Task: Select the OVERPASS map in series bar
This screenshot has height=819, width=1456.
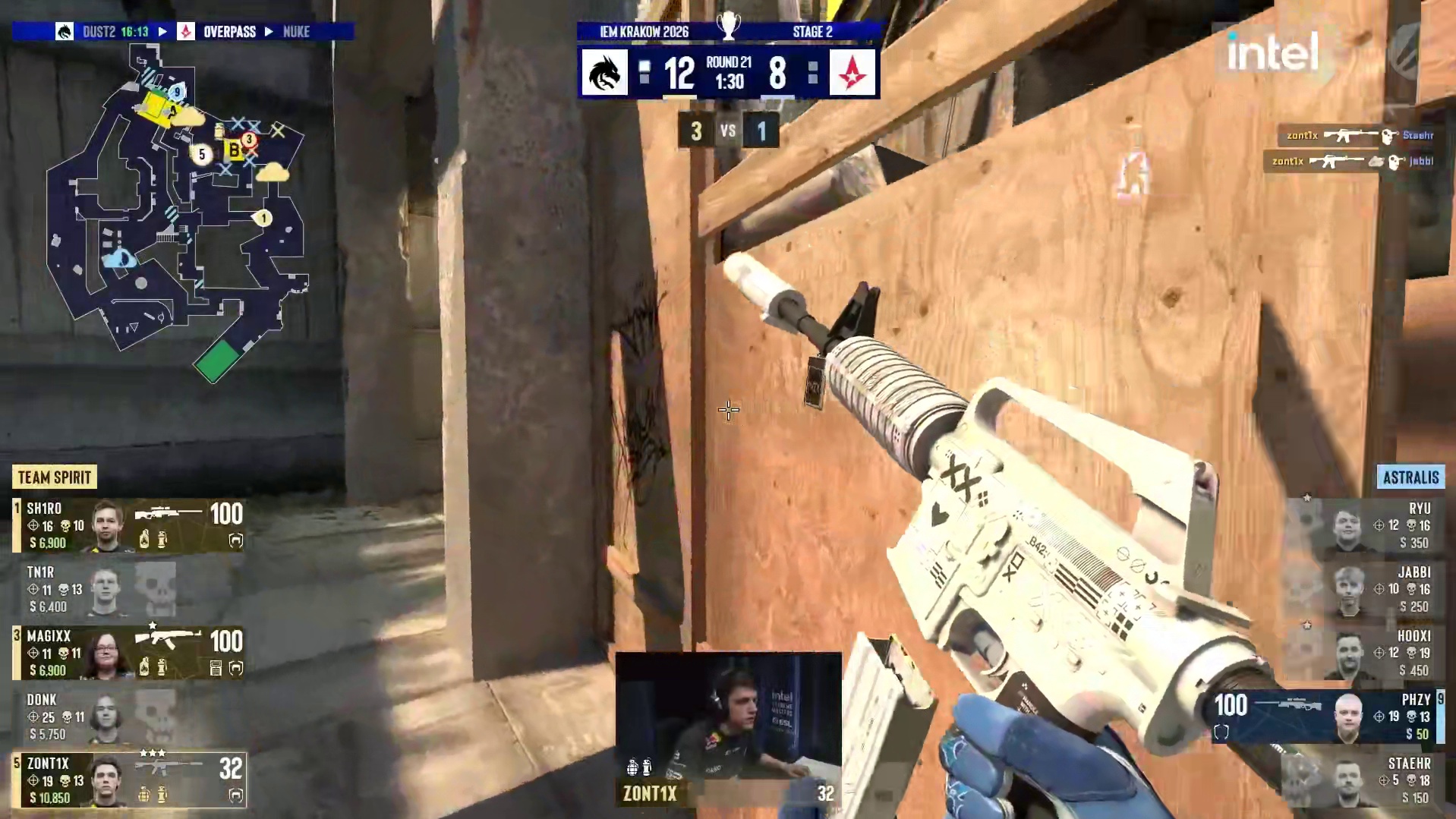Action: (228, 32)
